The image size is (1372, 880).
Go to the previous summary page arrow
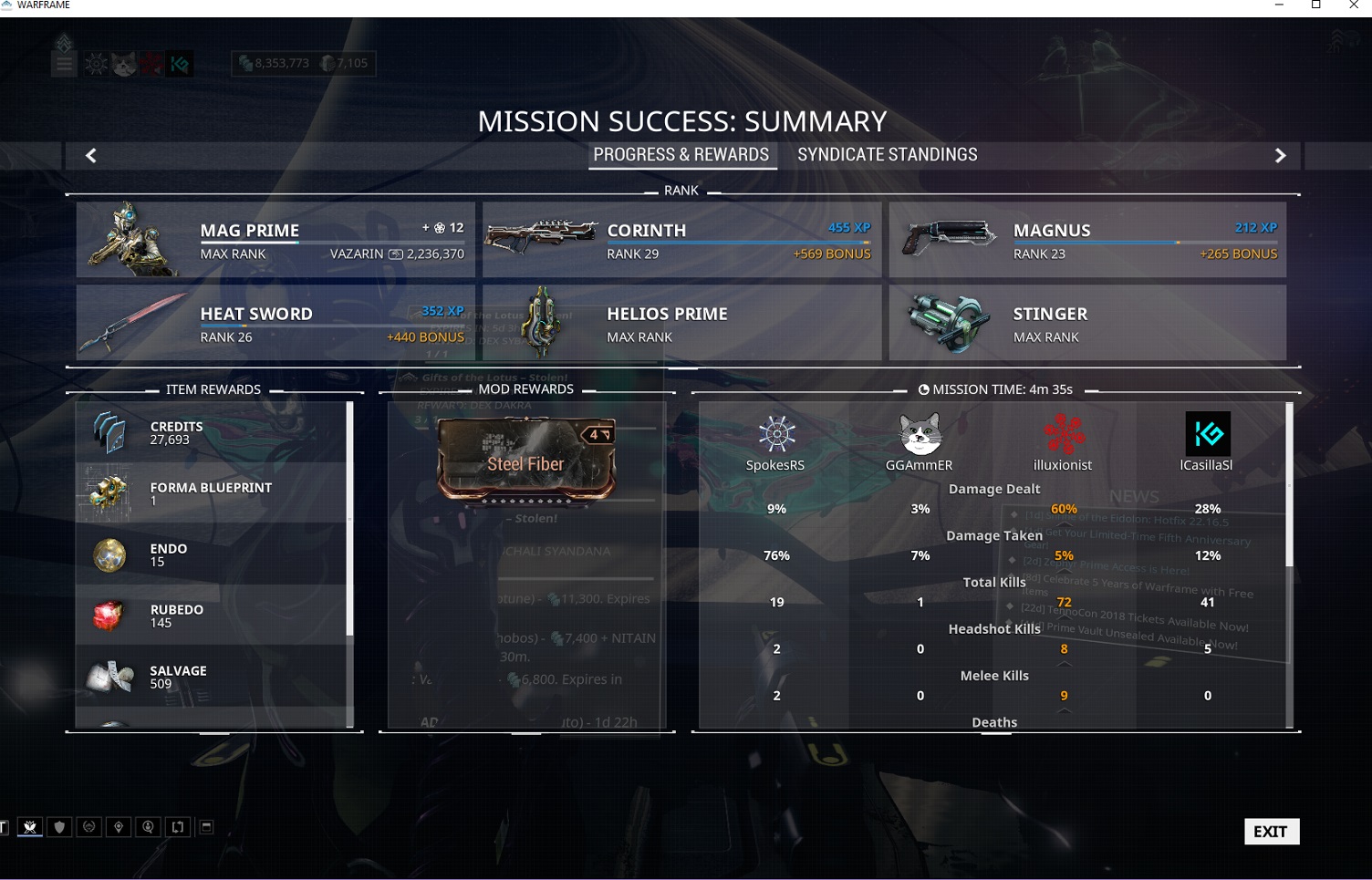[91, 156]
